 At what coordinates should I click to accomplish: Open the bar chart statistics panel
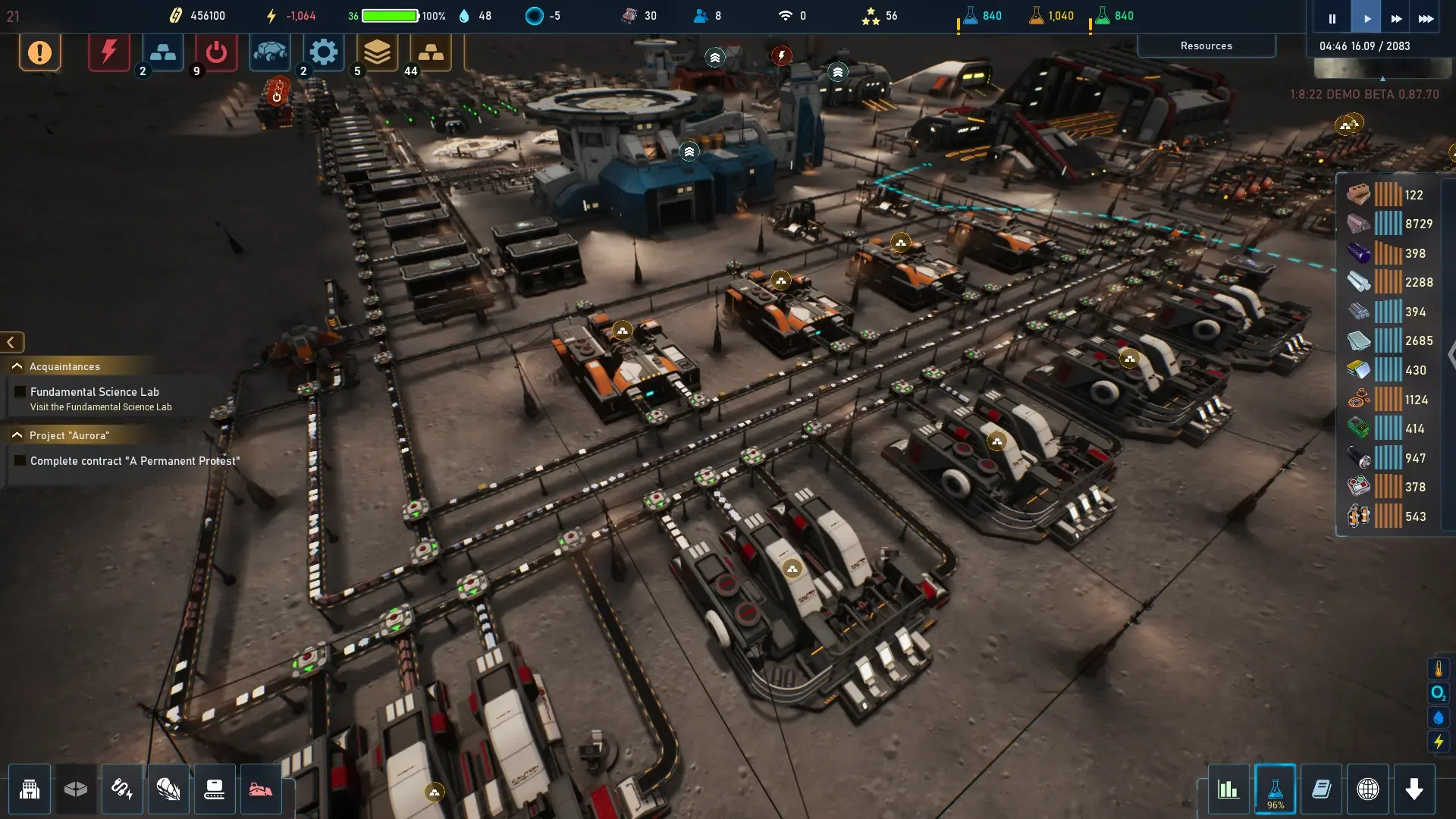(1228, 789)
